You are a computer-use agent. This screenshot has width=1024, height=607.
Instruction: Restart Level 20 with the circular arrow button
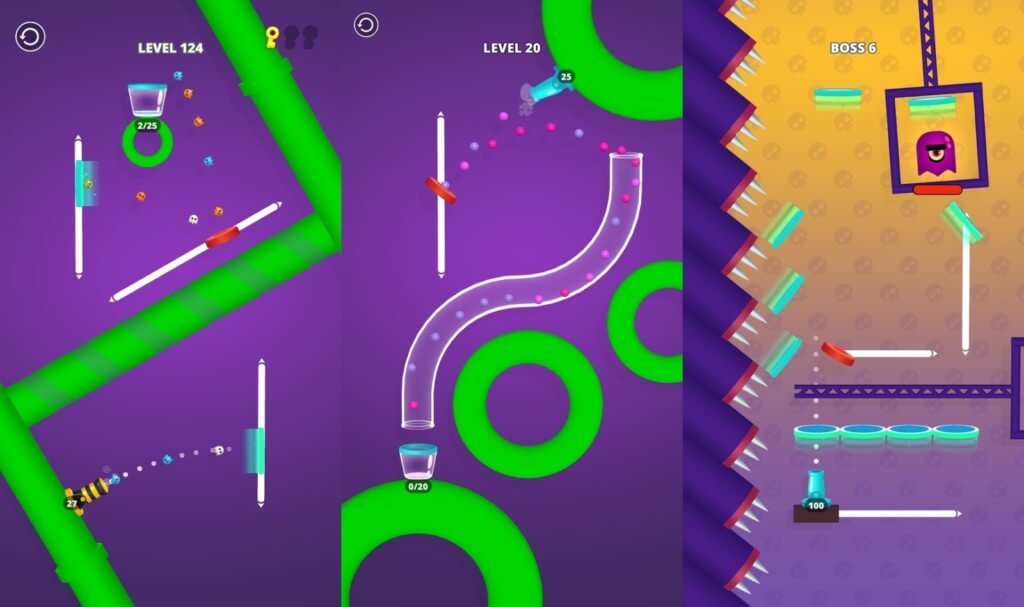(366, 25)
